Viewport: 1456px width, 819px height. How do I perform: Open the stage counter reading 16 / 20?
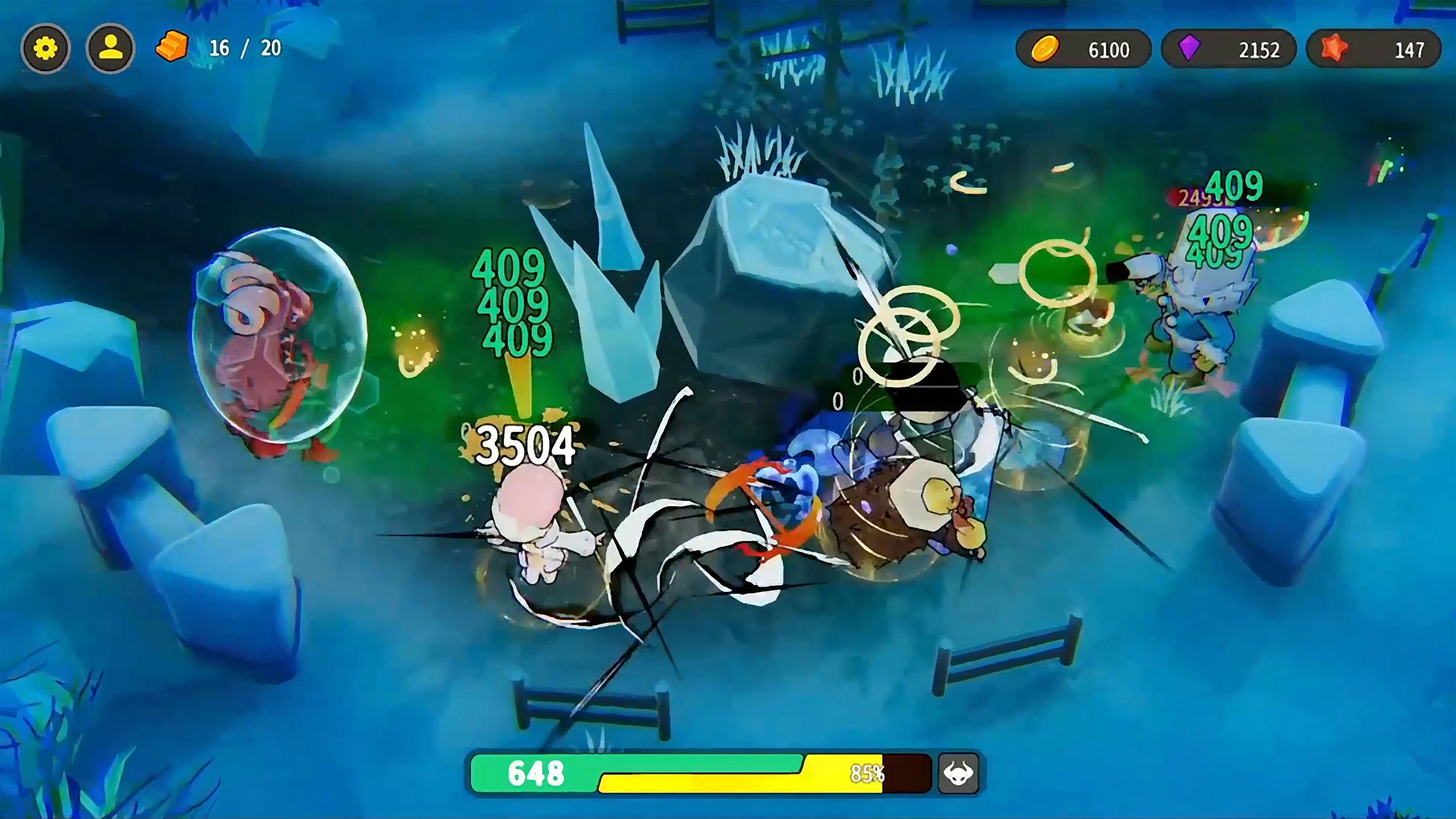tap(245, 48)
